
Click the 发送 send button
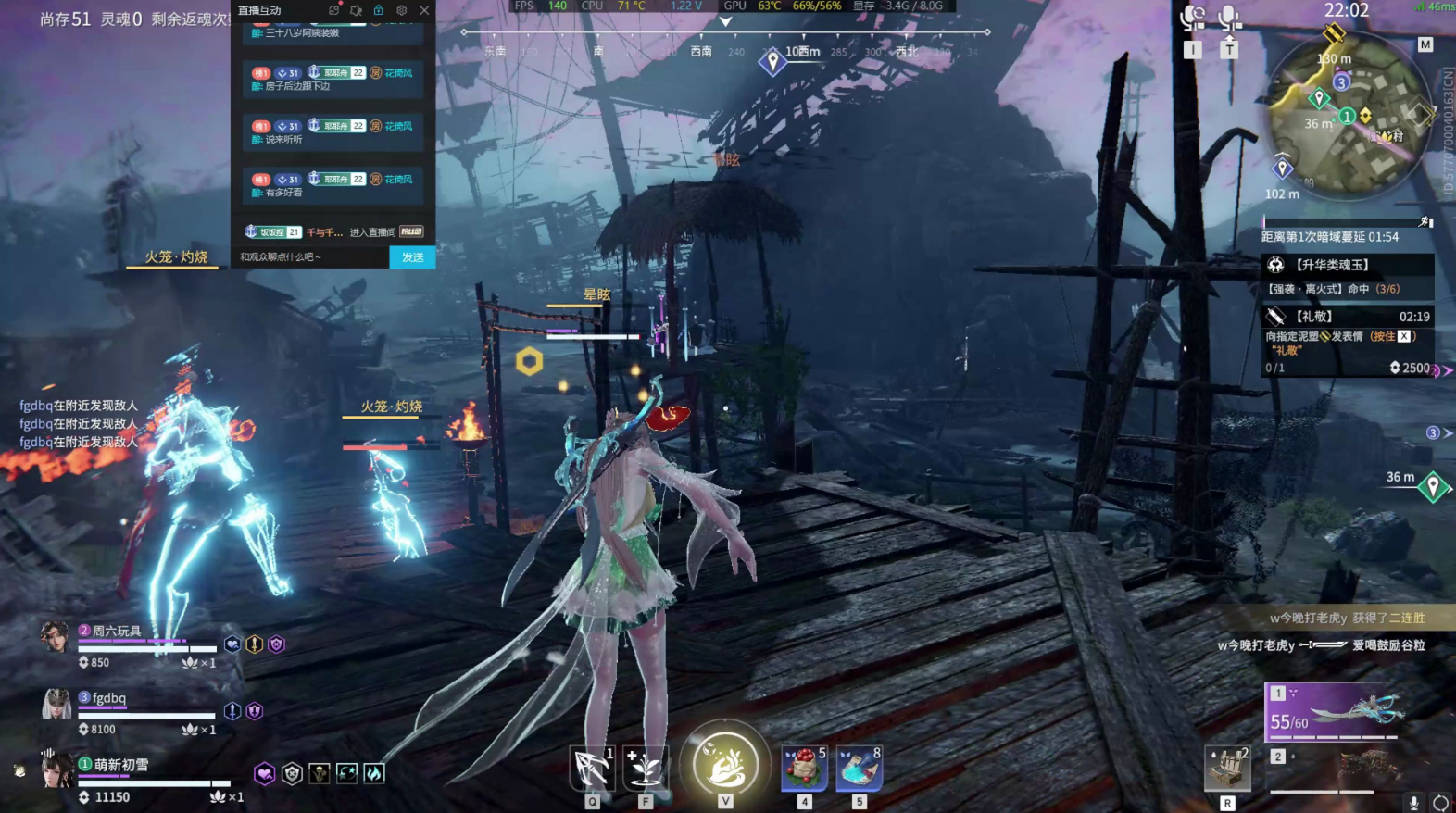click(412, 257)
